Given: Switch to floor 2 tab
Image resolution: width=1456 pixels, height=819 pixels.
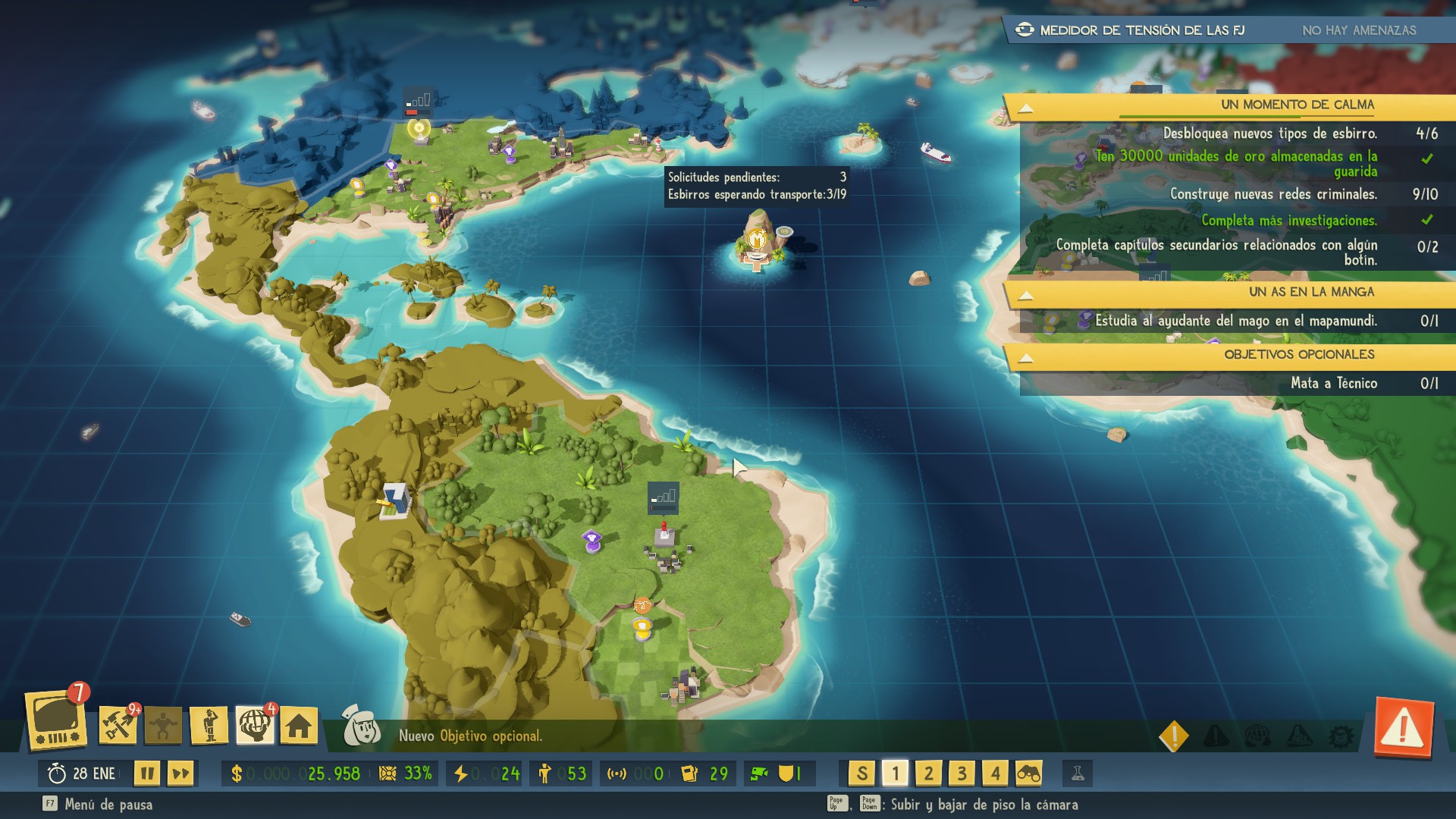Looking at the screenshot, I should 929,775.
